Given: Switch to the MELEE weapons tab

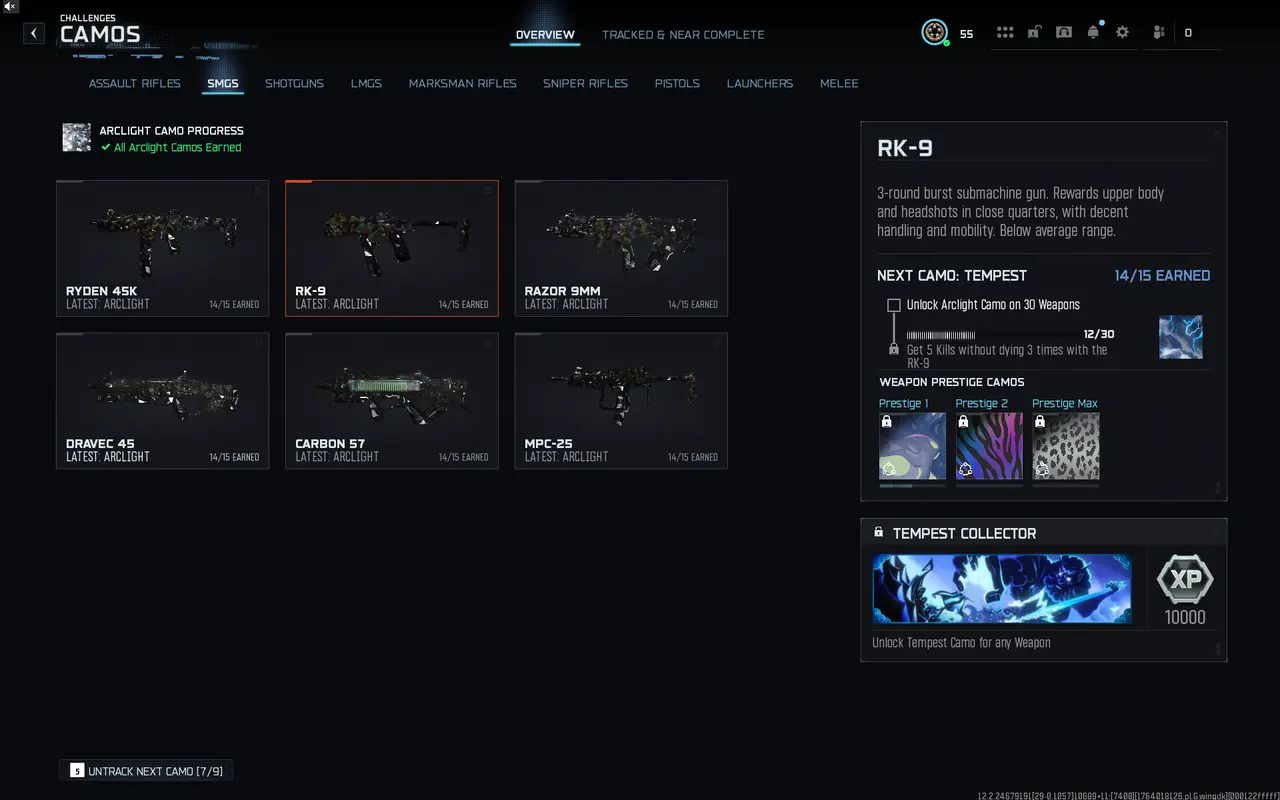Looking at the screenshot, I should [838, 83].
